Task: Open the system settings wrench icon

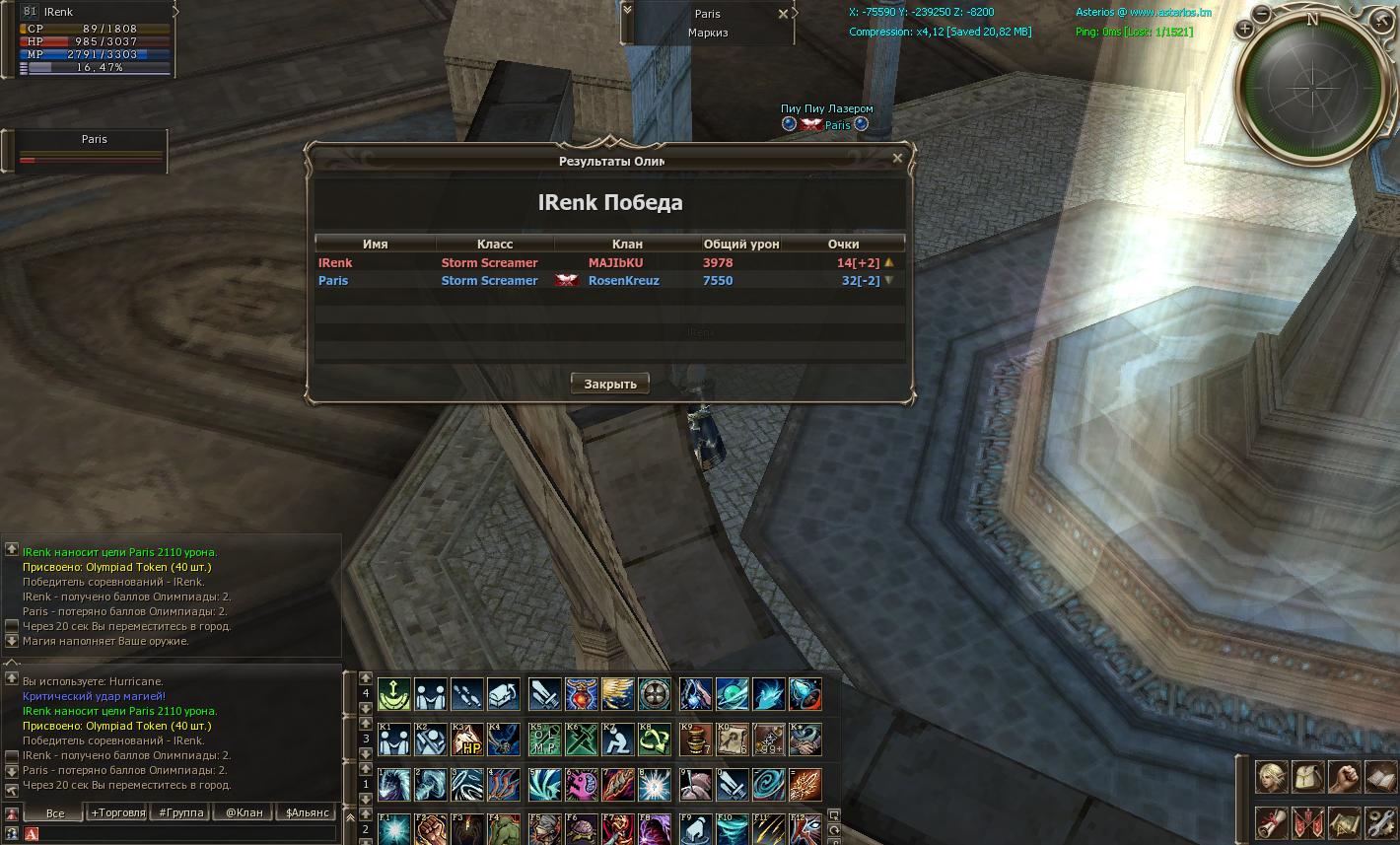Action: coord(1381,822)
